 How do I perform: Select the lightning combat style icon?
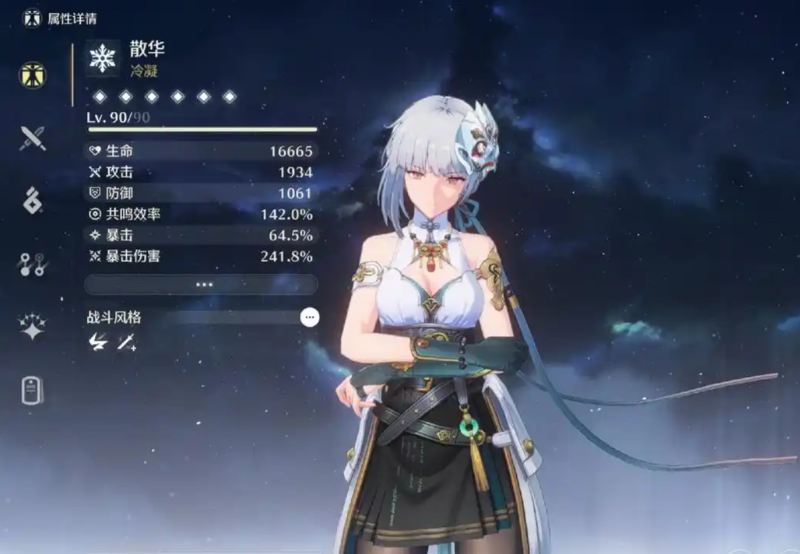click(x=98, y=342)
